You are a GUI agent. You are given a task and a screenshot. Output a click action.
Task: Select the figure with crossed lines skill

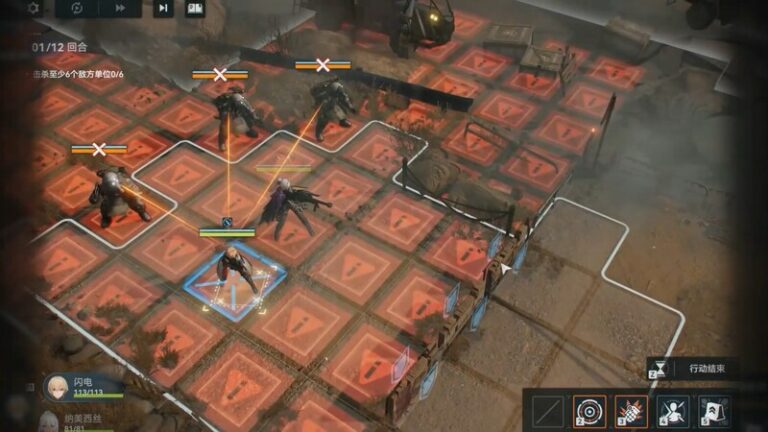(672, 410)
